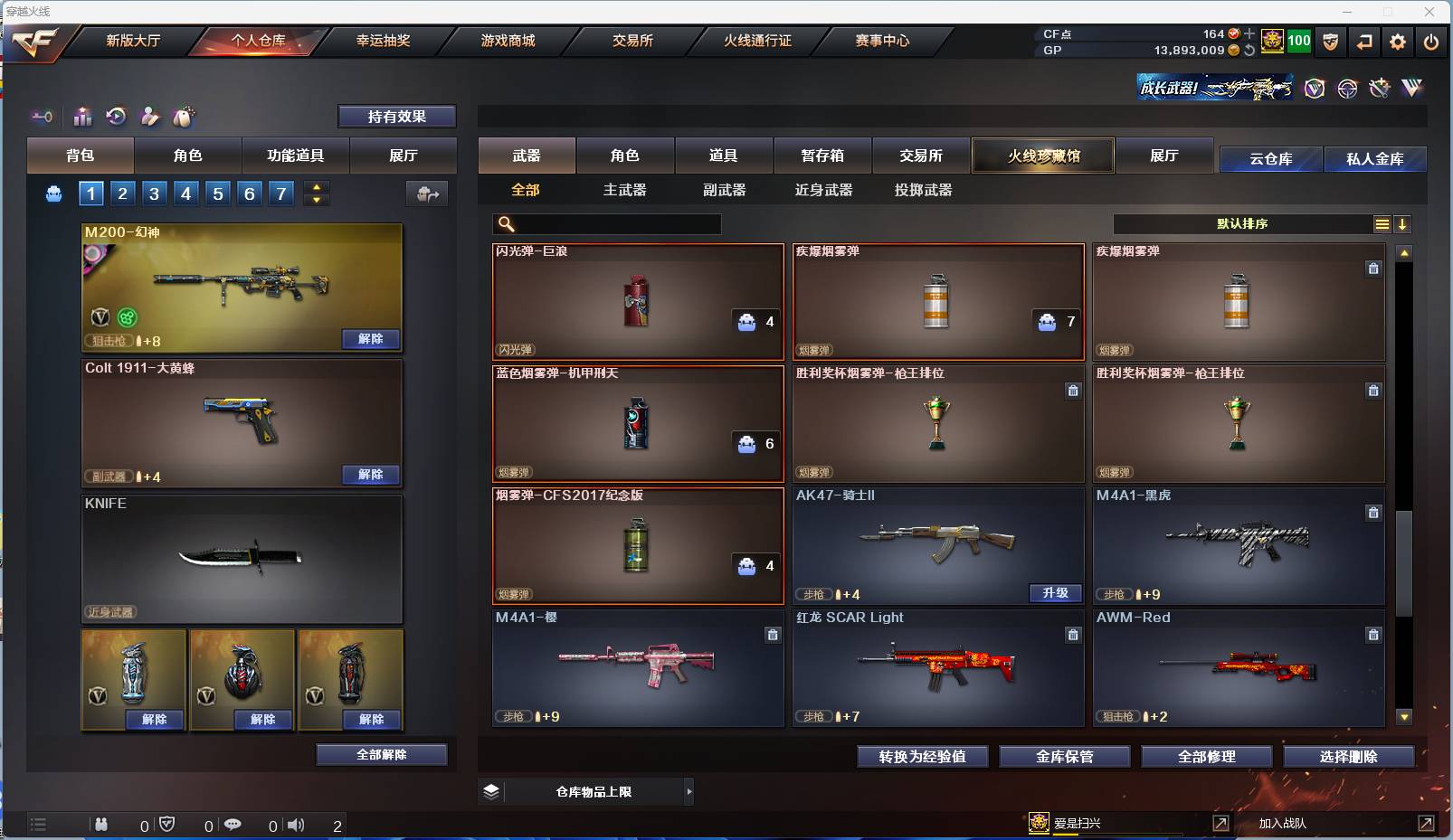Open the settings gear at top right
The width and height of the screenshot is (1453, 840).
click(1397, 42)
